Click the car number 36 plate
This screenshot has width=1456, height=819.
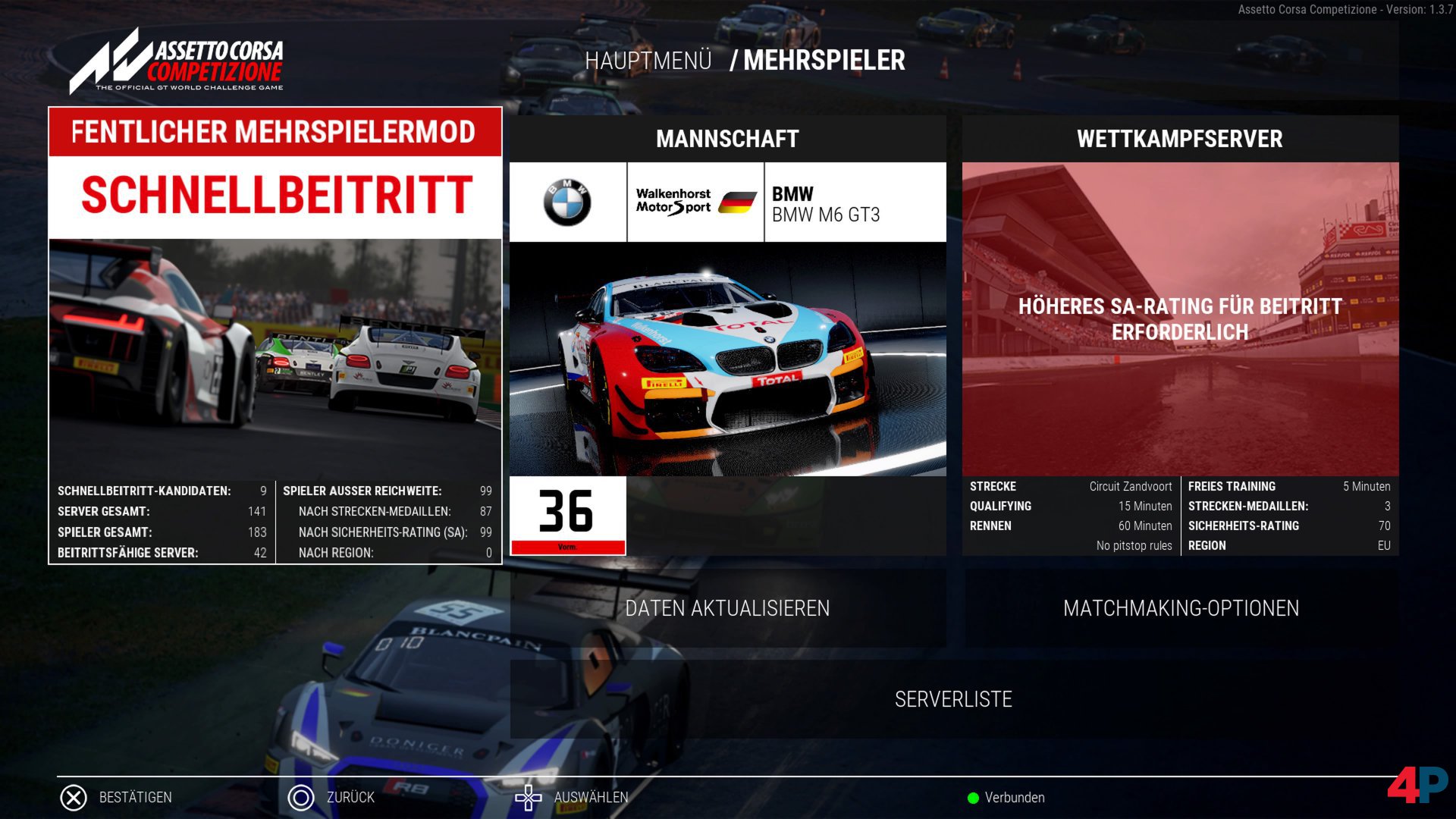(567, 515)
